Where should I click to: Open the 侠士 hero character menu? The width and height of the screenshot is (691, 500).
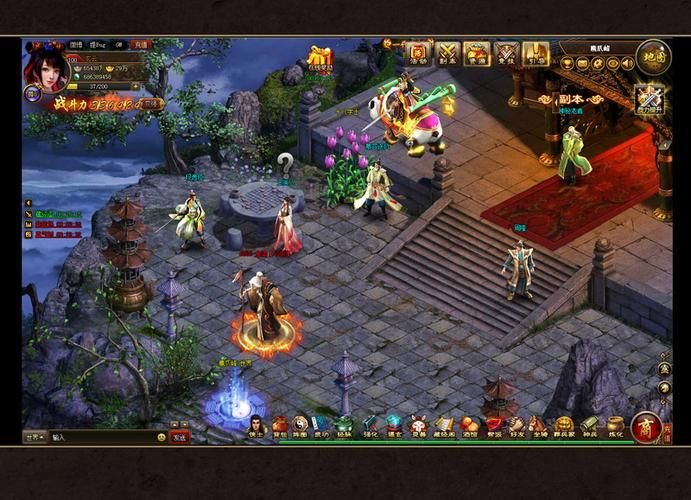tap(256, 426)
